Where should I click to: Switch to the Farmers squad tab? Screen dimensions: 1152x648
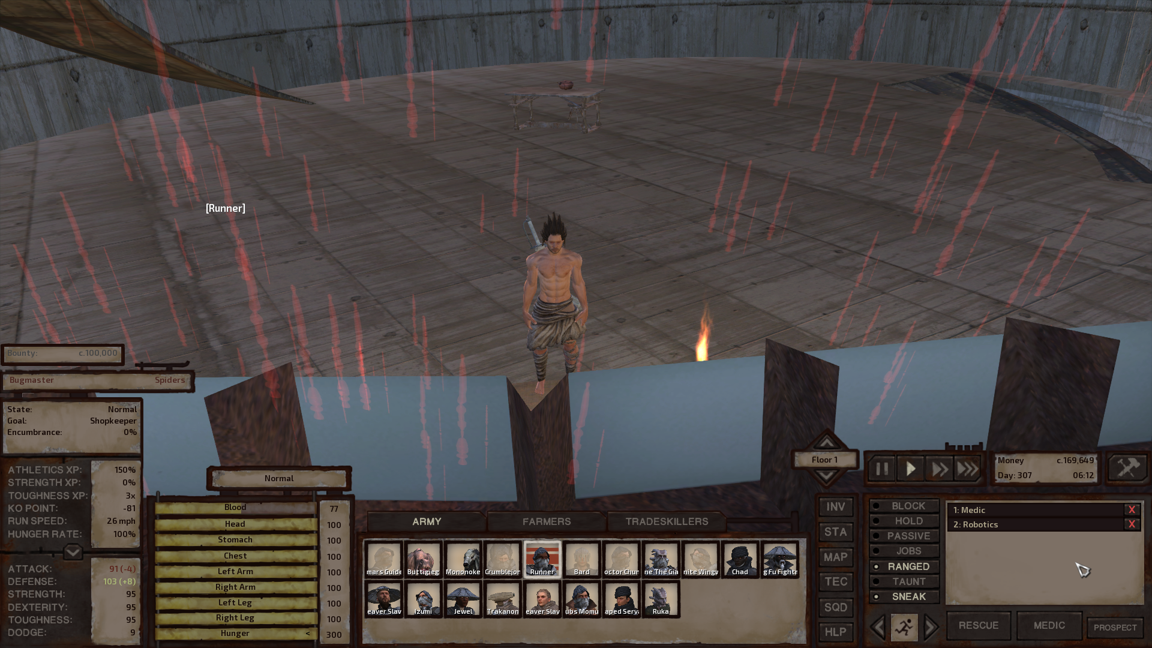[x=546, y=521]
